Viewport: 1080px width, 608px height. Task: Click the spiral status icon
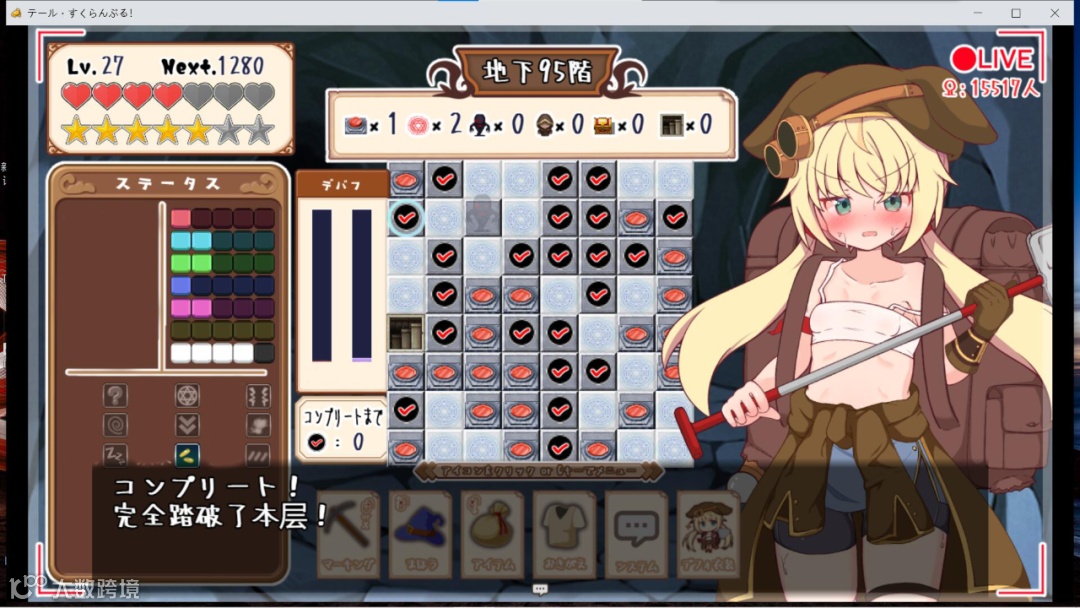[x=116, y=425]
